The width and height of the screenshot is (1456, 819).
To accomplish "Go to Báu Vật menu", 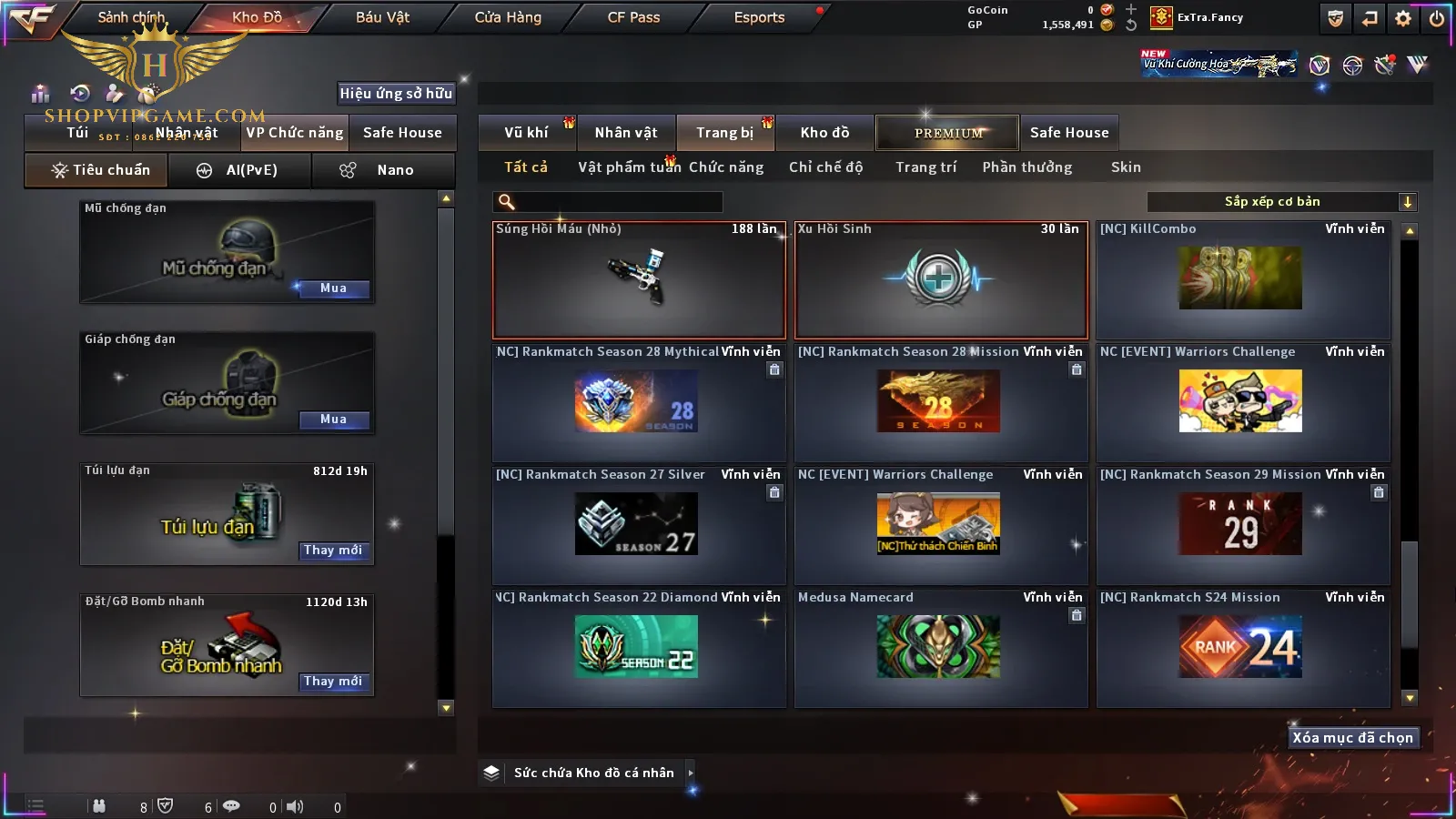I will 382,17.
